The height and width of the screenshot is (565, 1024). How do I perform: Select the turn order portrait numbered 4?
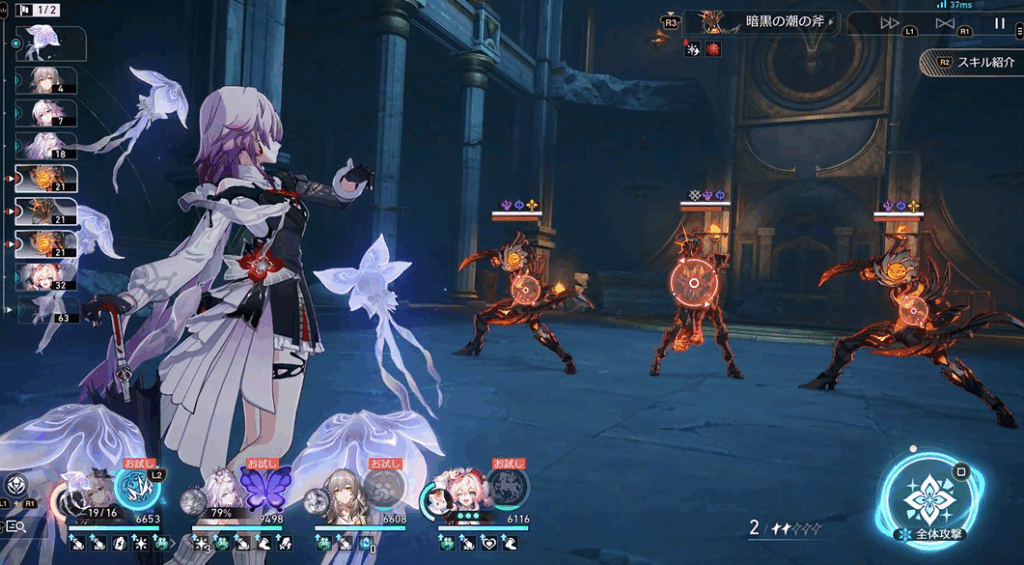[x=51, y=80]
